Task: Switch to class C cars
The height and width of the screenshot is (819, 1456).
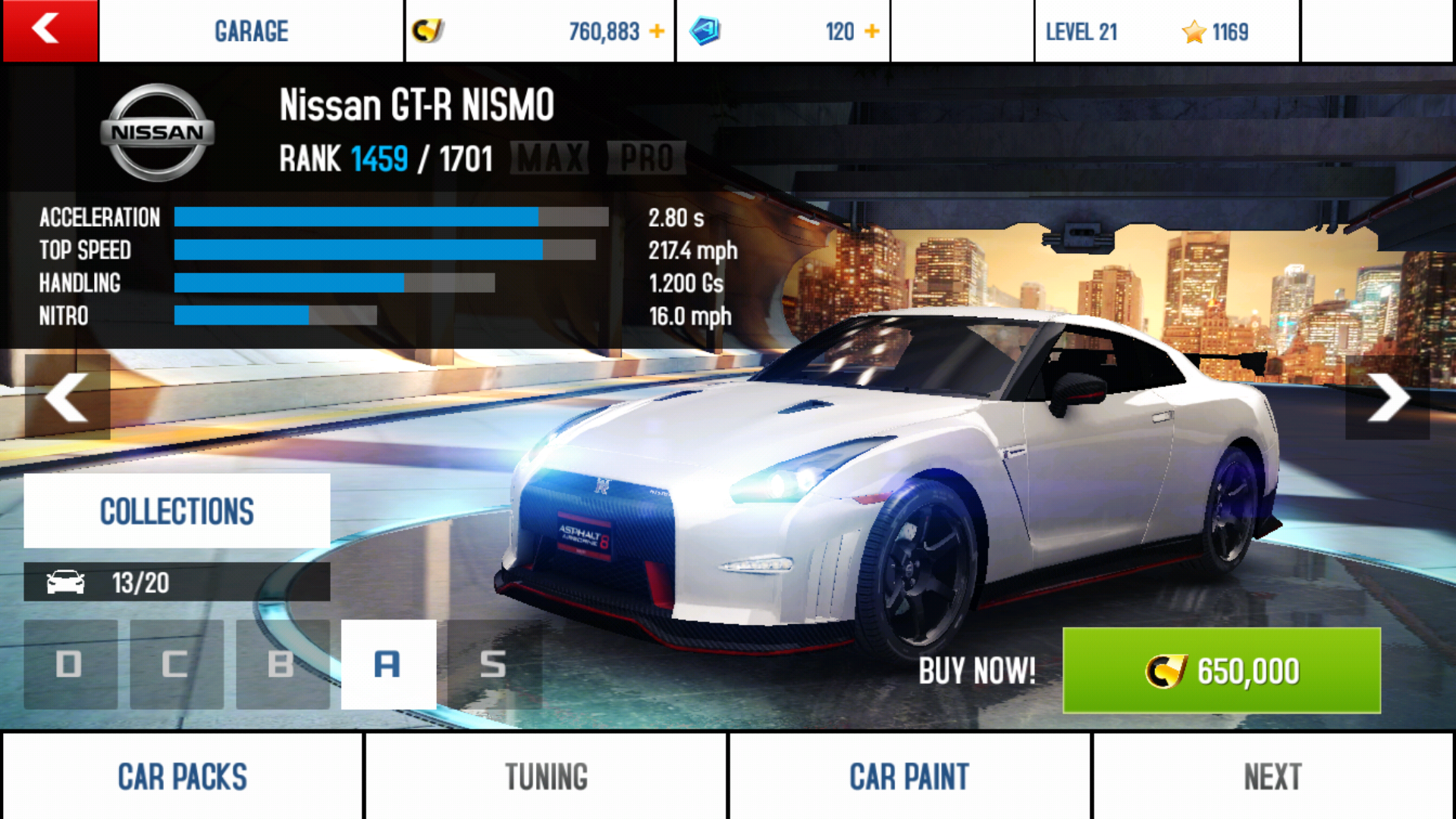Action: tap(177, 664)
